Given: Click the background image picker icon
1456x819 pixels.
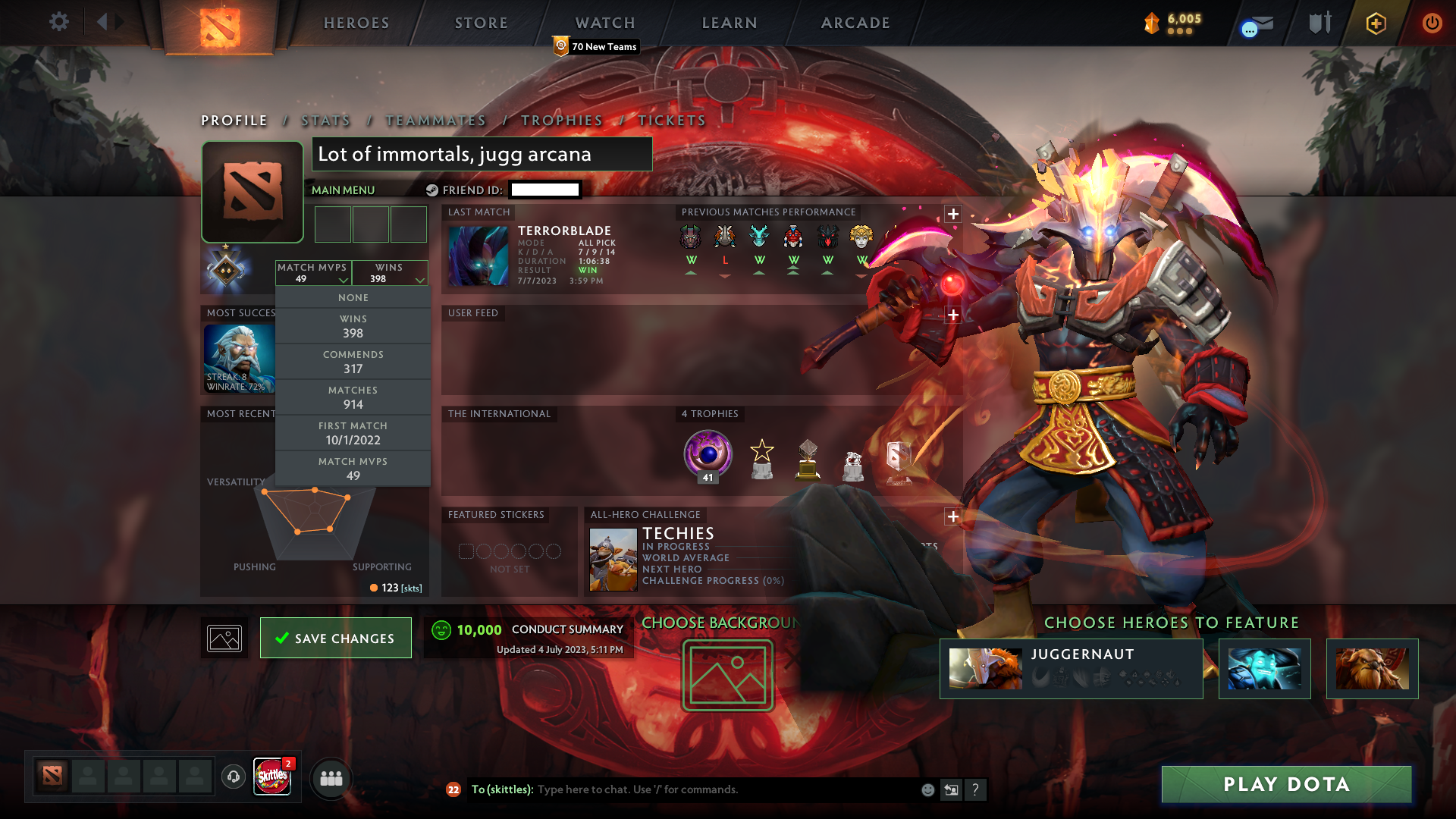Looking at the screenshot, I should pyautogui.click(x=224, y=638).
